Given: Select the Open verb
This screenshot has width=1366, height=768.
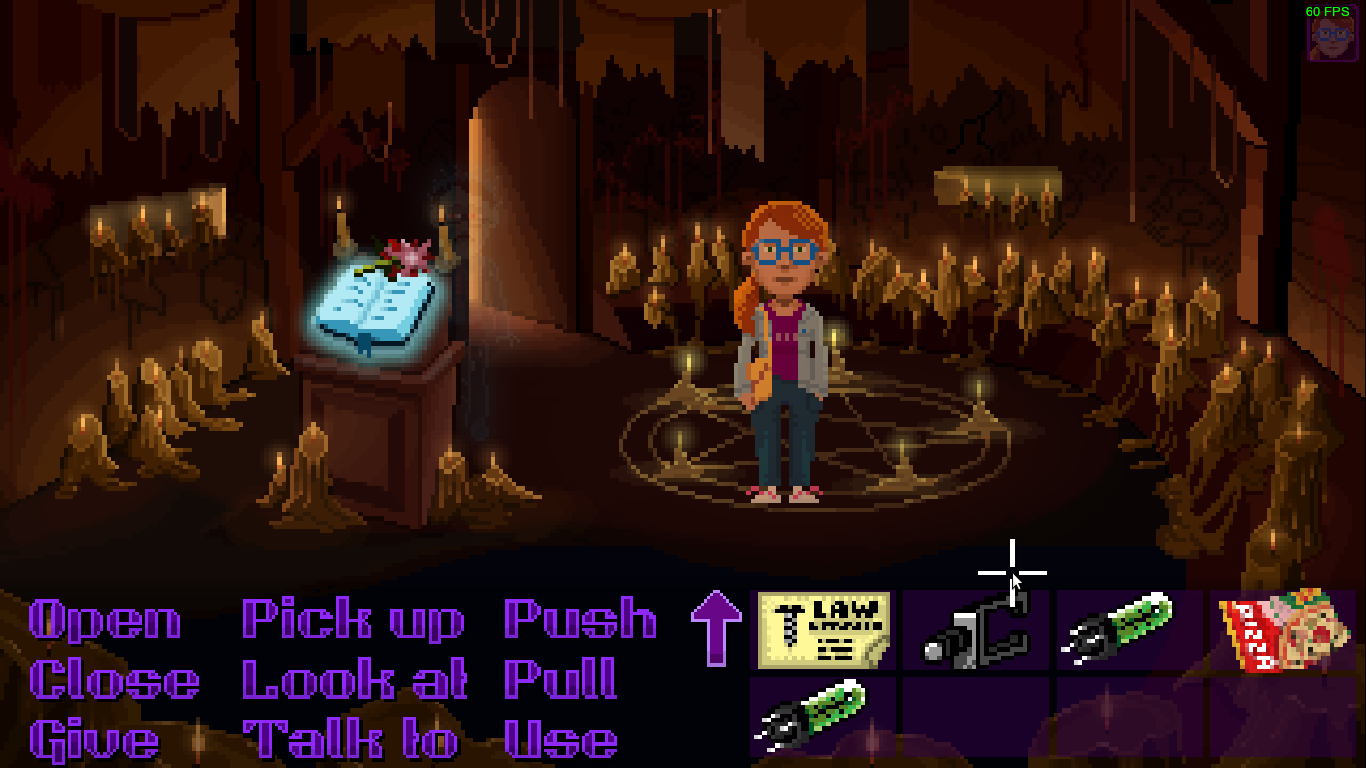Looking at the screenshot, I should (x=105, y=621).
